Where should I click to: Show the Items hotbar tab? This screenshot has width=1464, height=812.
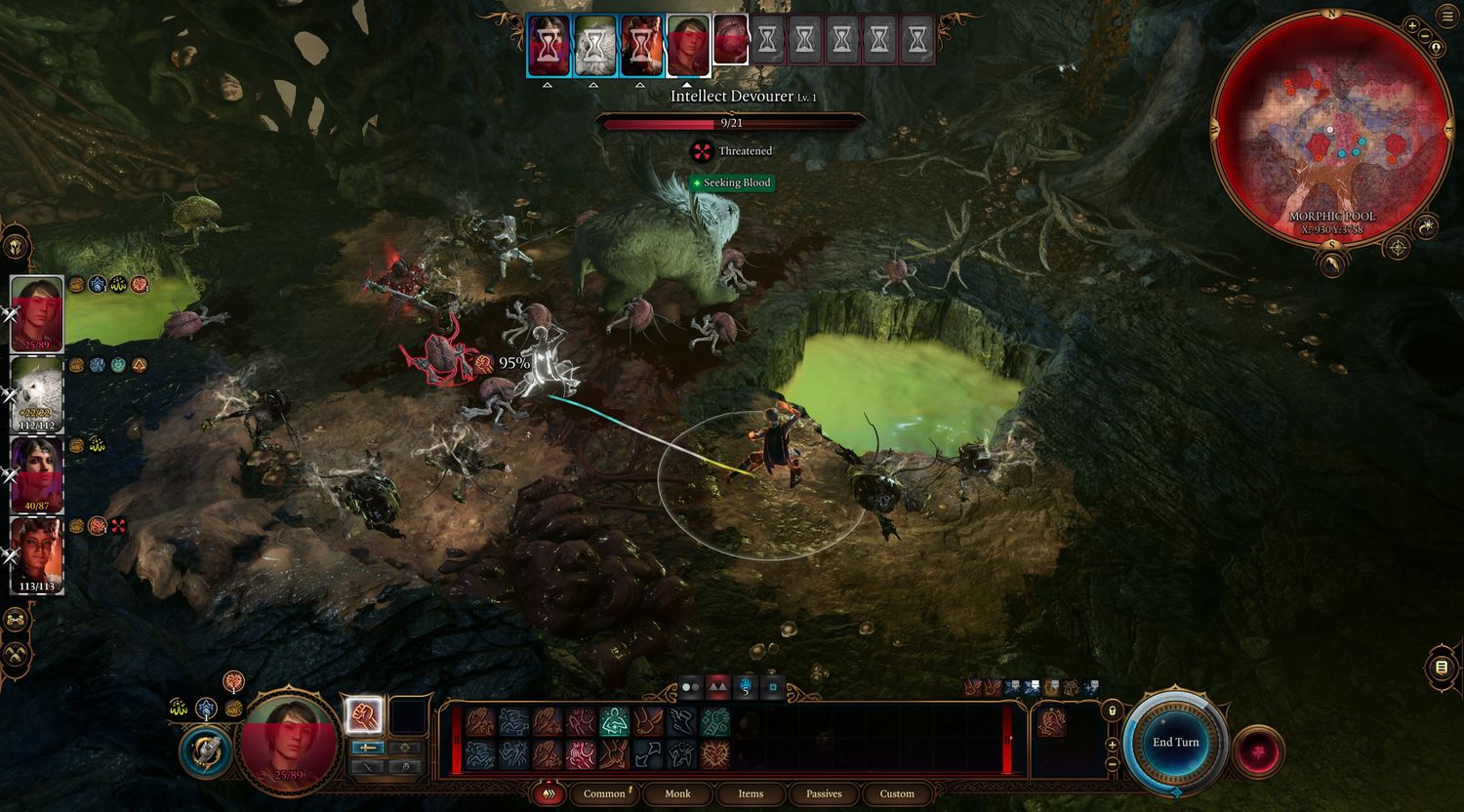pyautogui.click(x=751, y=793)
